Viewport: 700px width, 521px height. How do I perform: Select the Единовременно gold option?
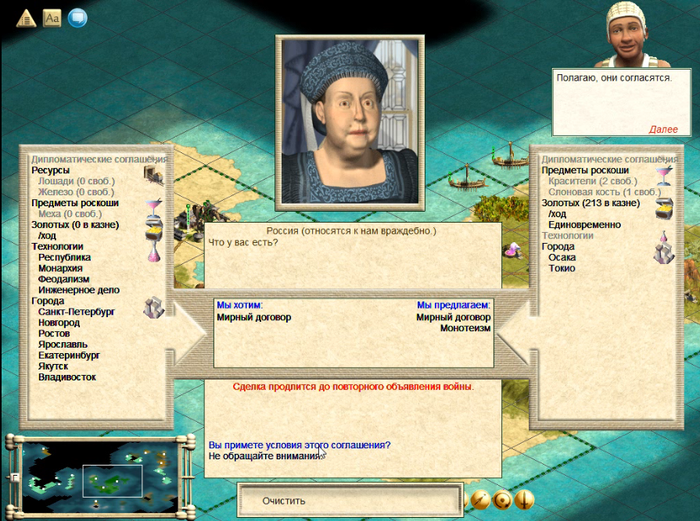click(x=585, y=225)
